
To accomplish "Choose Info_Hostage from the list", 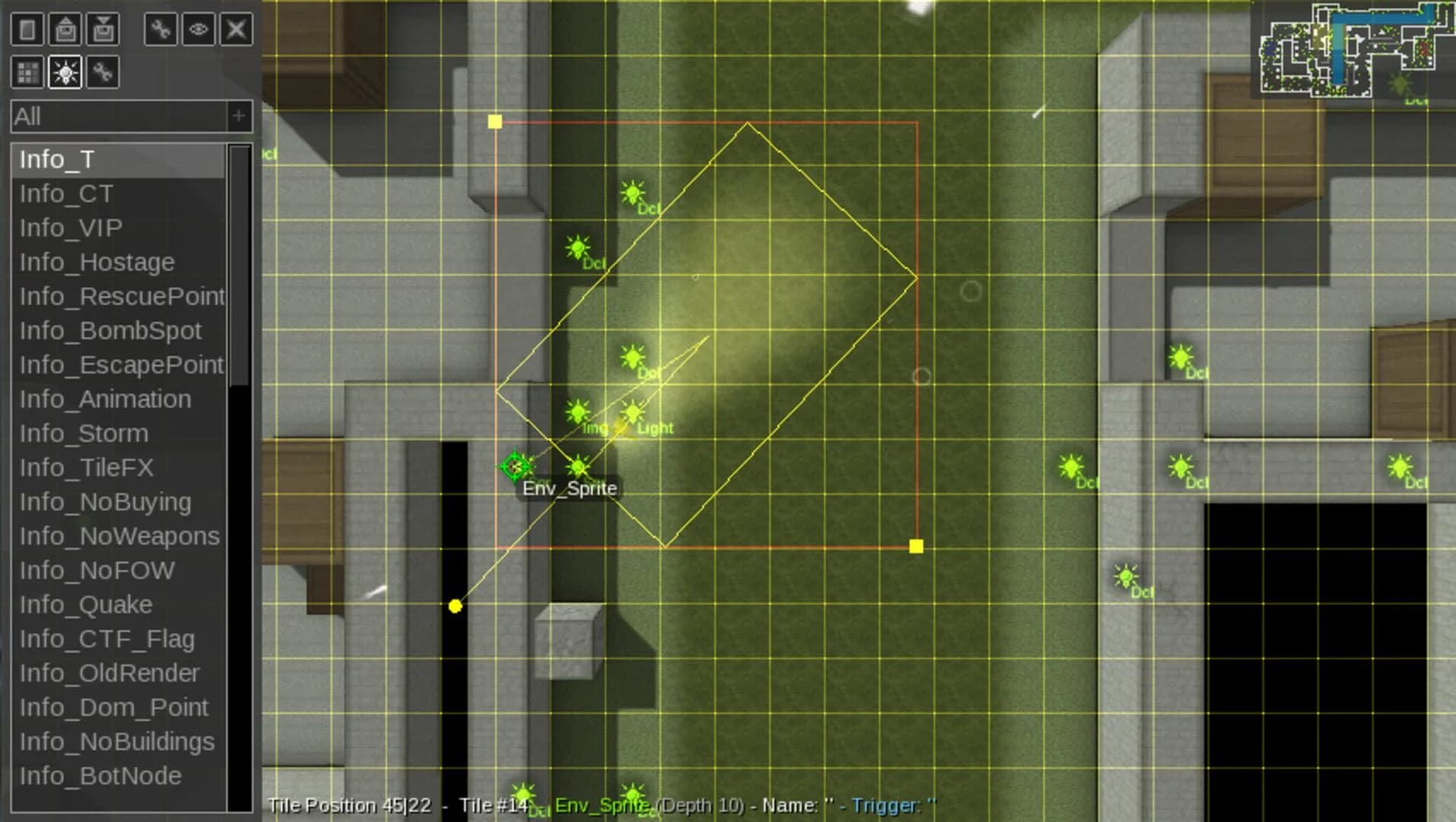I will click(97, 262).
